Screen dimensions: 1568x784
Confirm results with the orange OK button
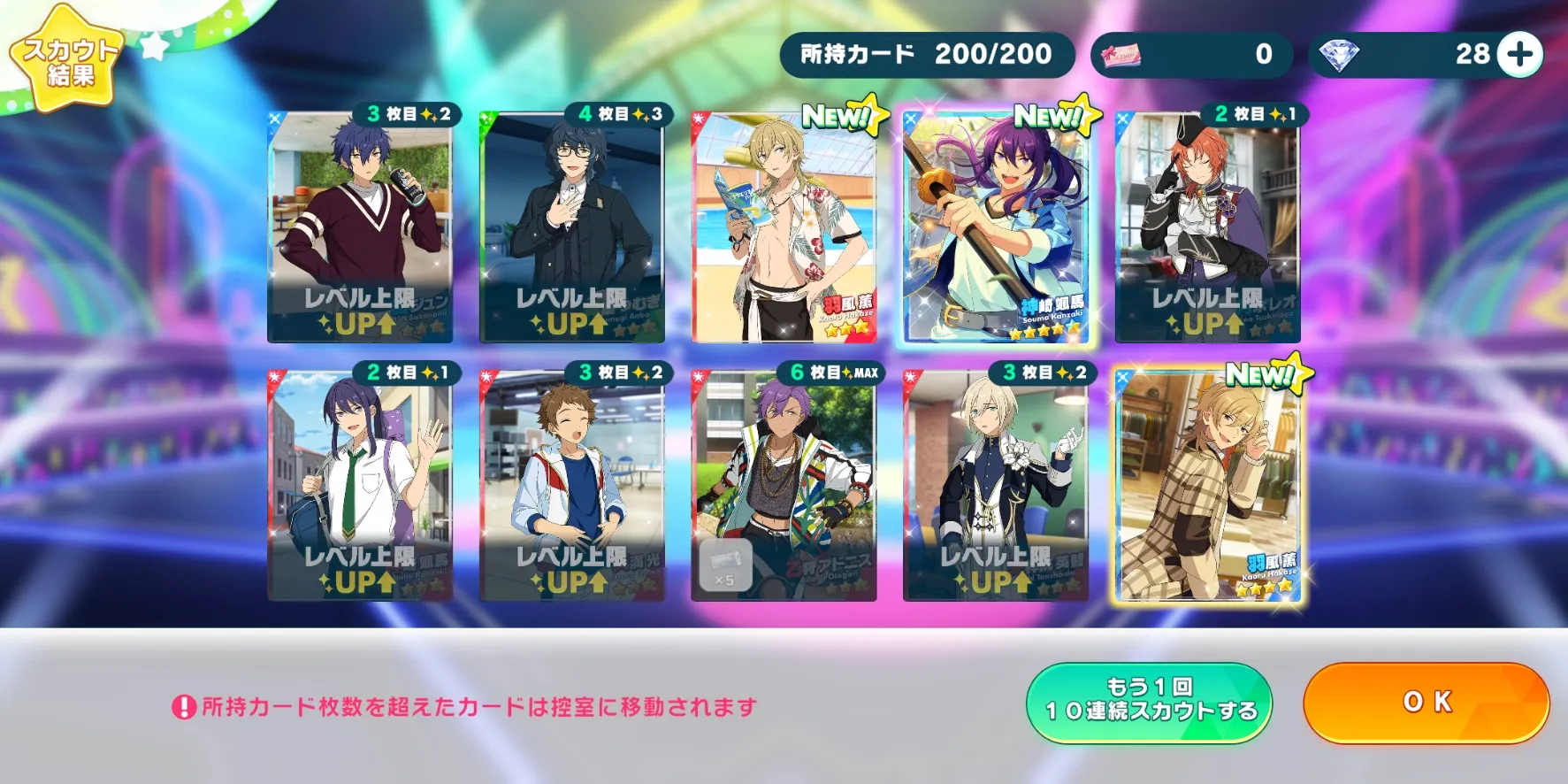coord(1426,703)
